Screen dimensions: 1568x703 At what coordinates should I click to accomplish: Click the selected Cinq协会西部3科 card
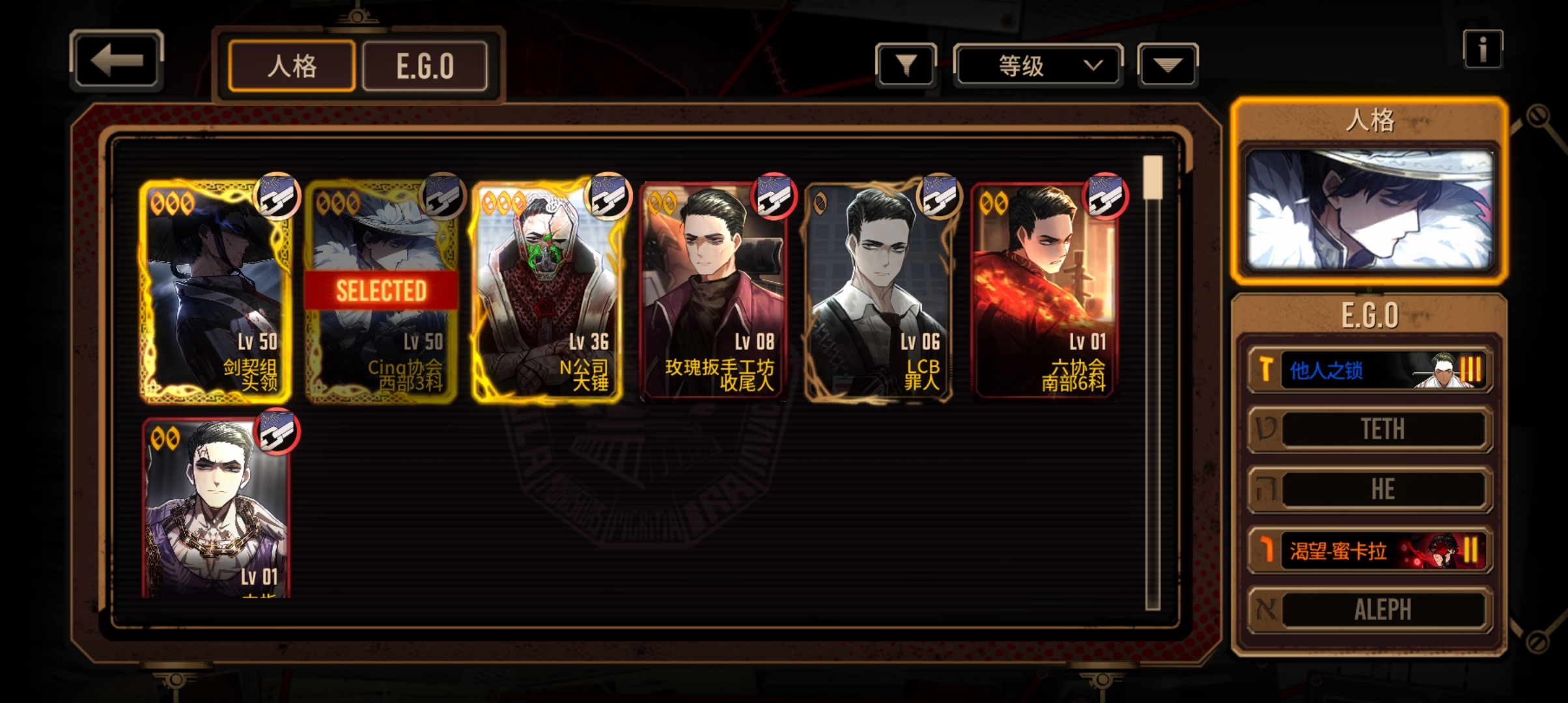click(x=382, y=291)
